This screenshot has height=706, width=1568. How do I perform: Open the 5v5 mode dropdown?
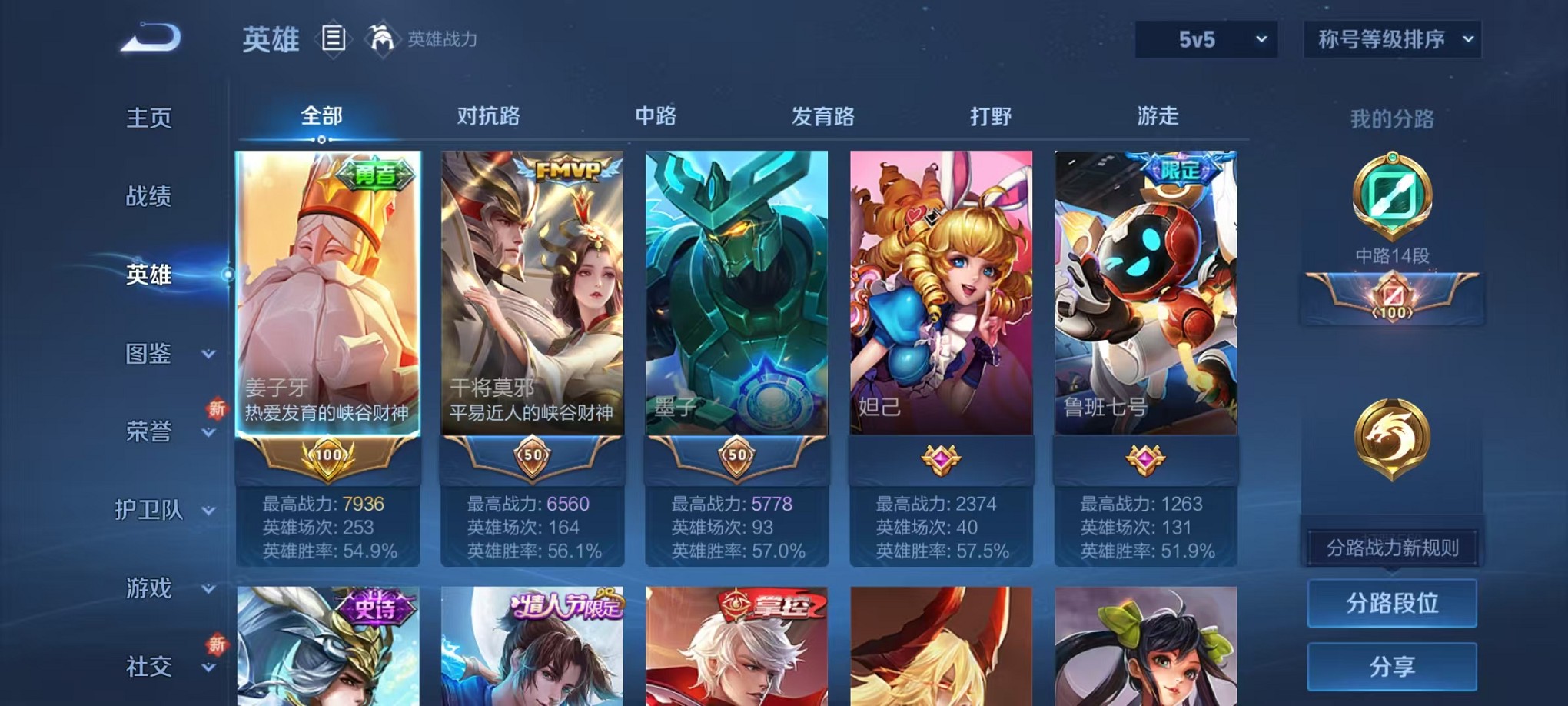tap(1205, 38)
